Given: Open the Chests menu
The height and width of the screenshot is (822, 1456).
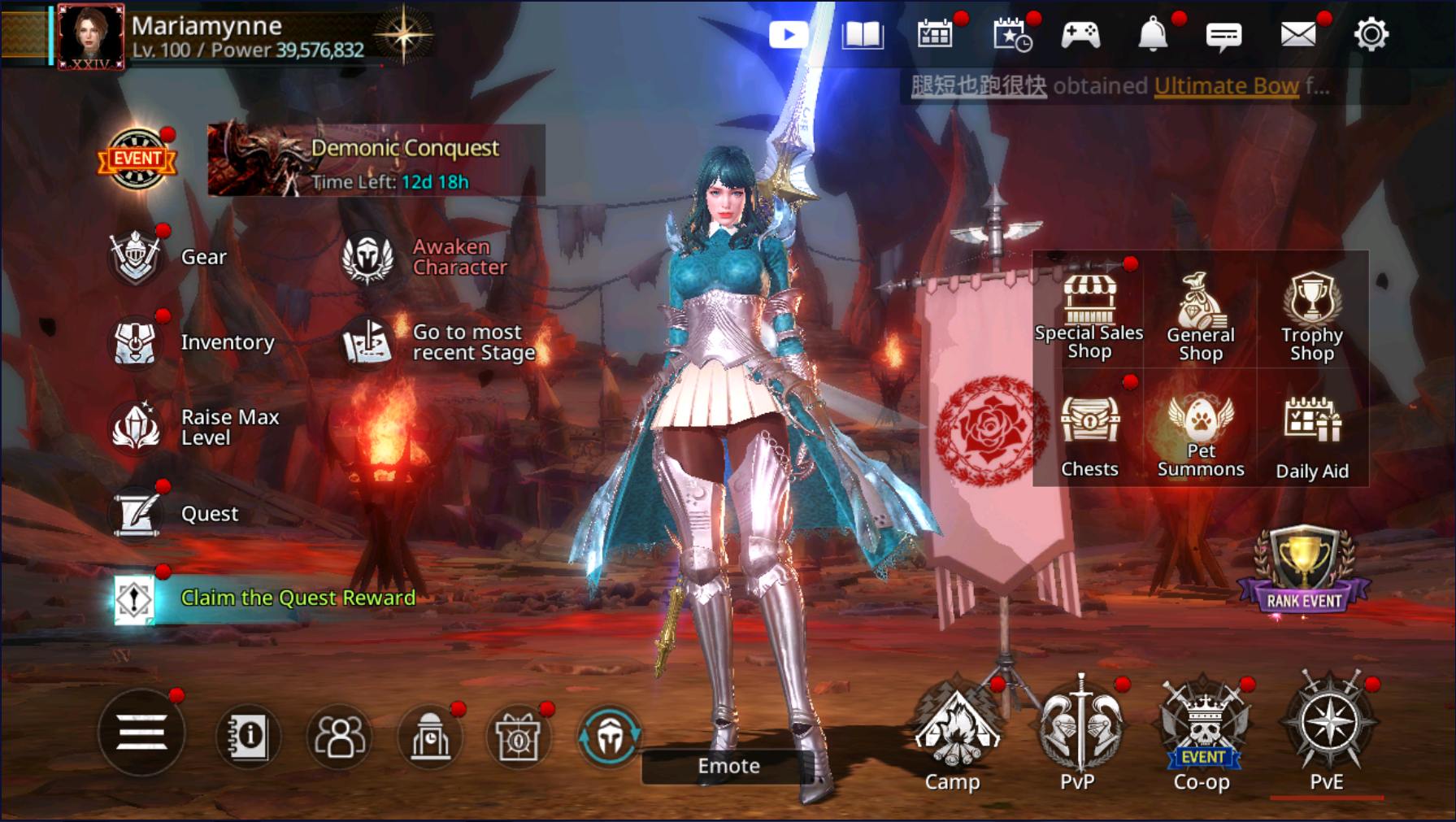Looking at the screenshot, I should (x=1089, y=434).
